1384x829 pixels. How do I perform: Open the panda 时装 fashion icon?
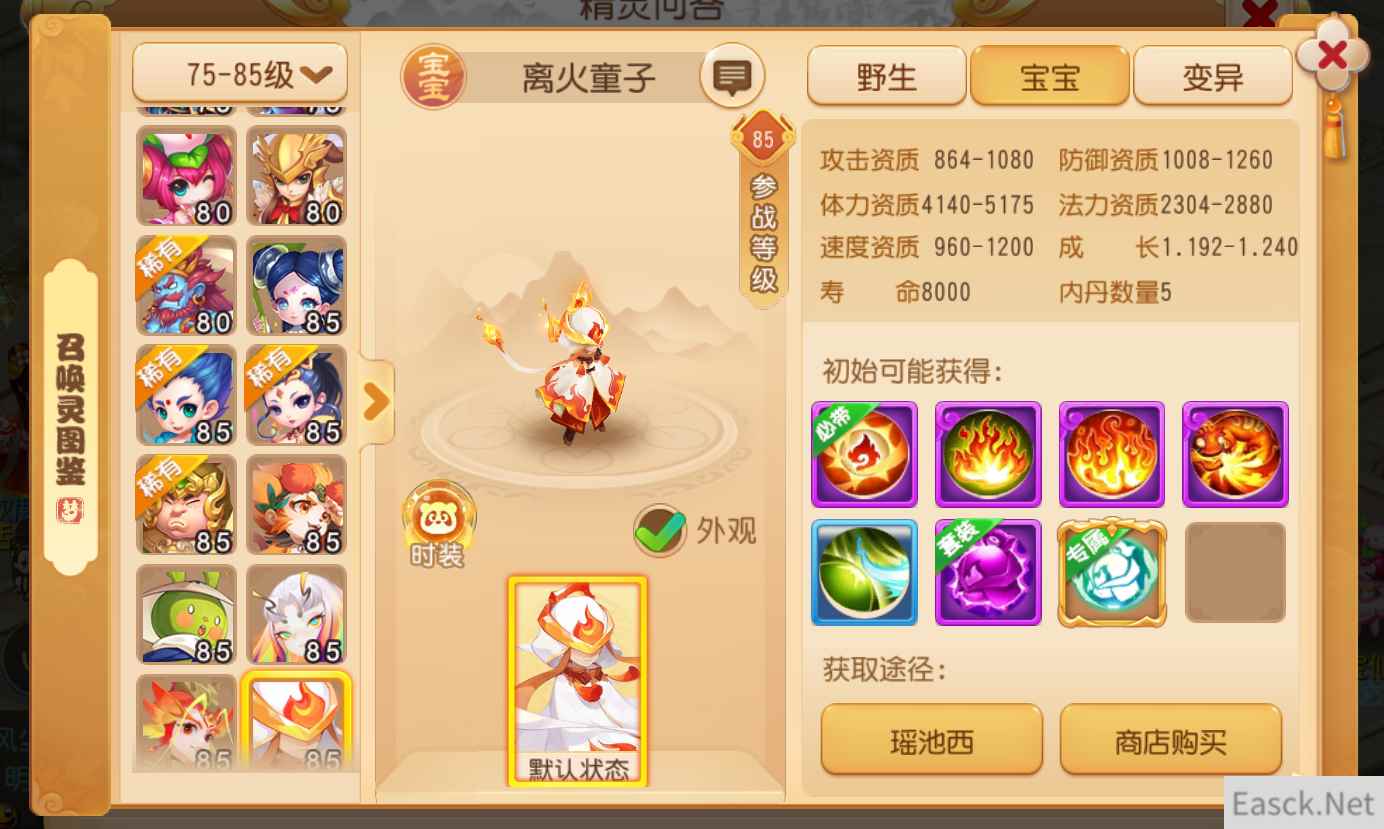pos(438,518)
